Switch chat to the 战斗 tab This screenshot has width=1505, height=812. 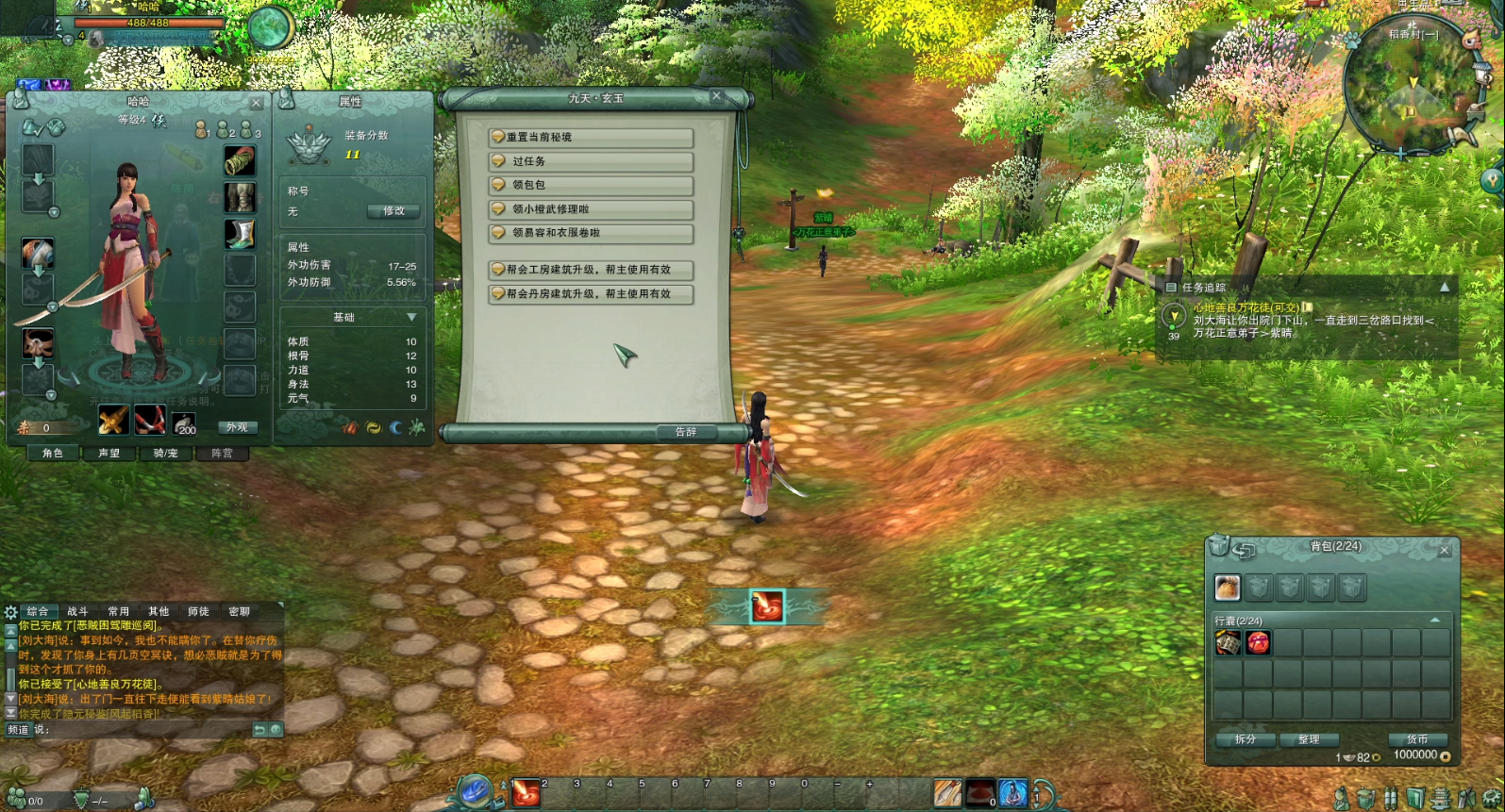(77, 612)
